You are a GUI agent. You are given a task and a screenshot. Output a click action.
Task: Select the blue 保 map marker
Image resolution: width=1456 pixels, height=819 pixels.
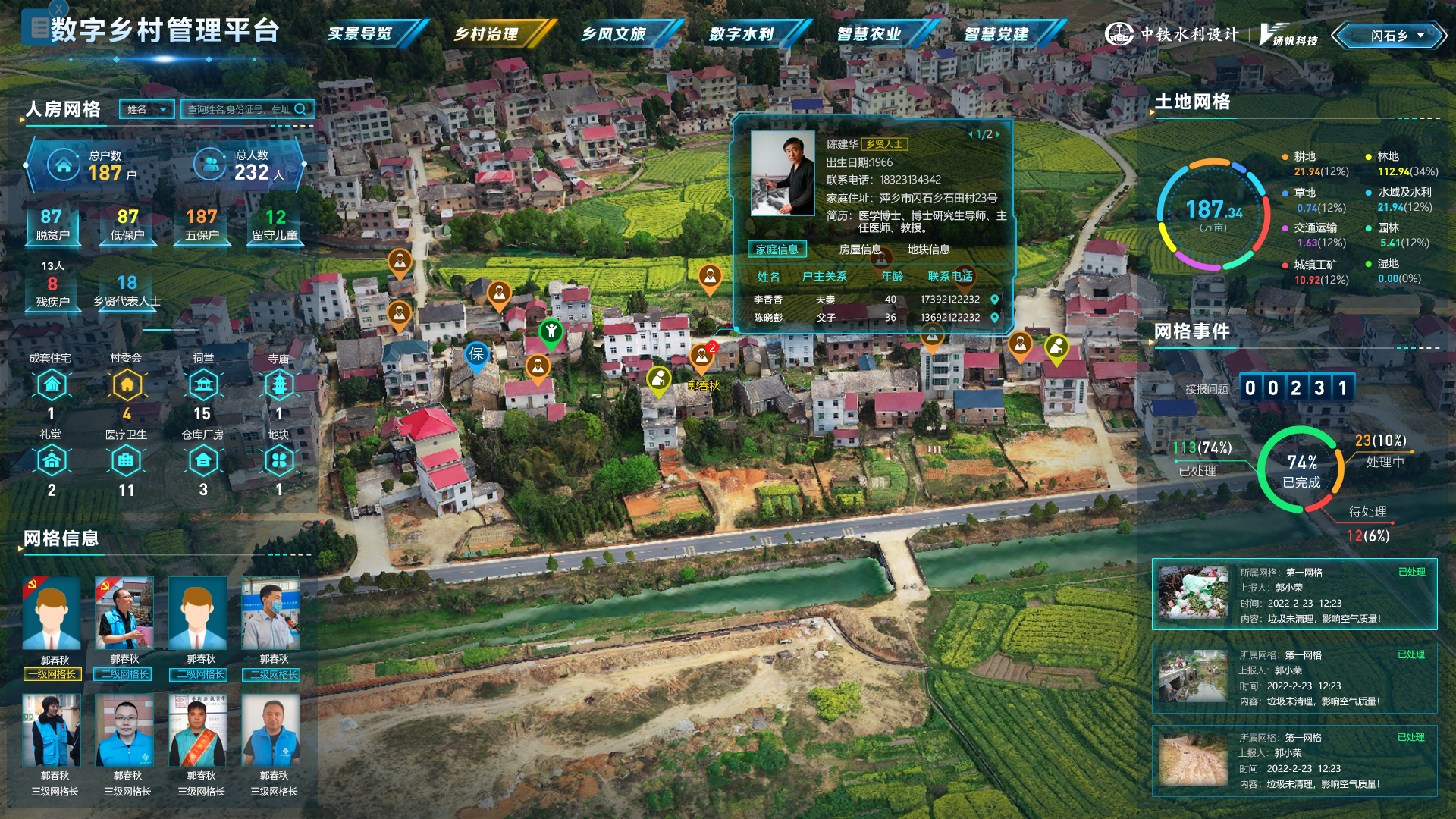pos(476,354)
